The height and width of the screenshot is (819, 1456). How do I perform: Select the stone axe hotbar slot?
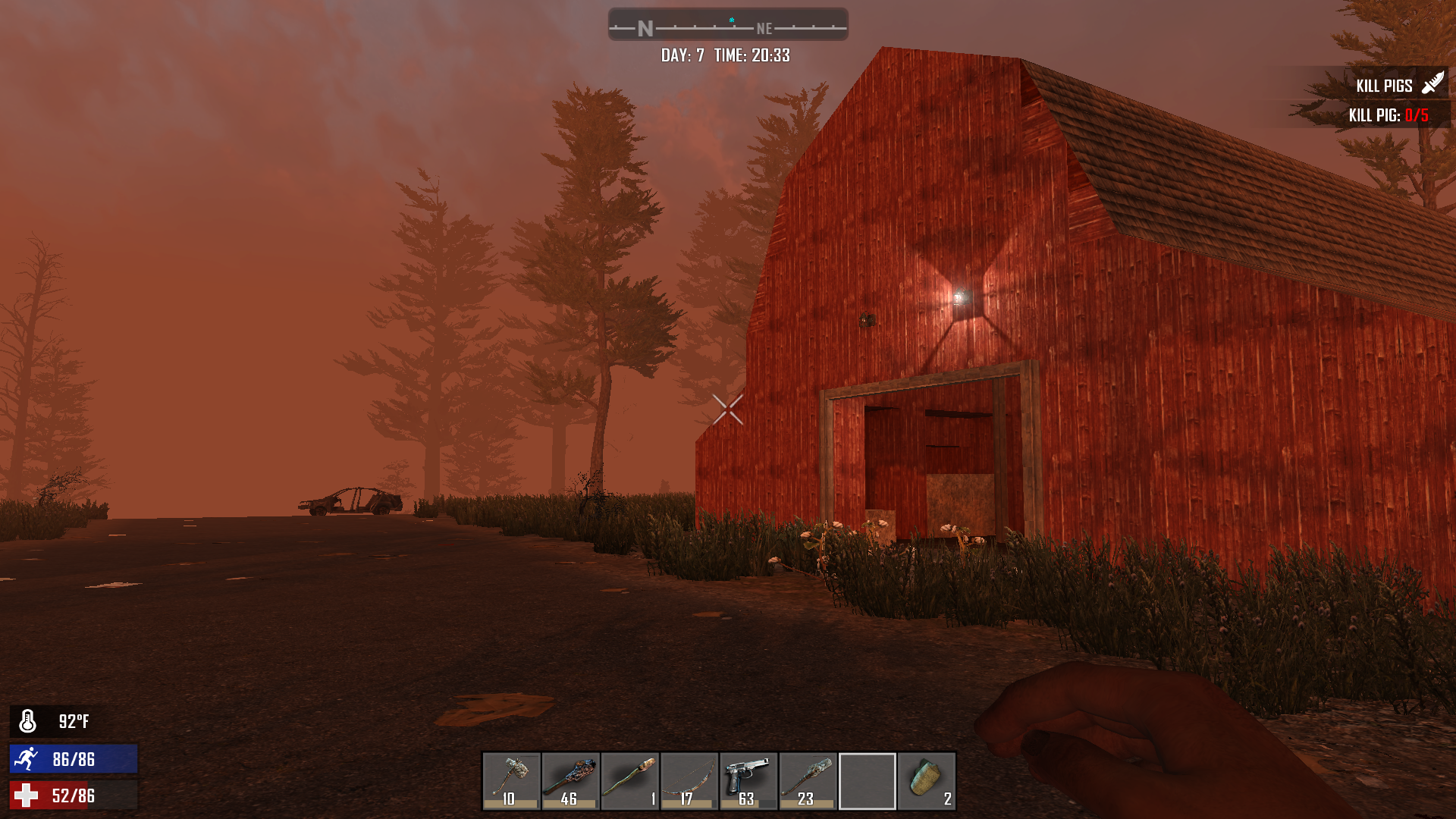click(x=511, y=781)
